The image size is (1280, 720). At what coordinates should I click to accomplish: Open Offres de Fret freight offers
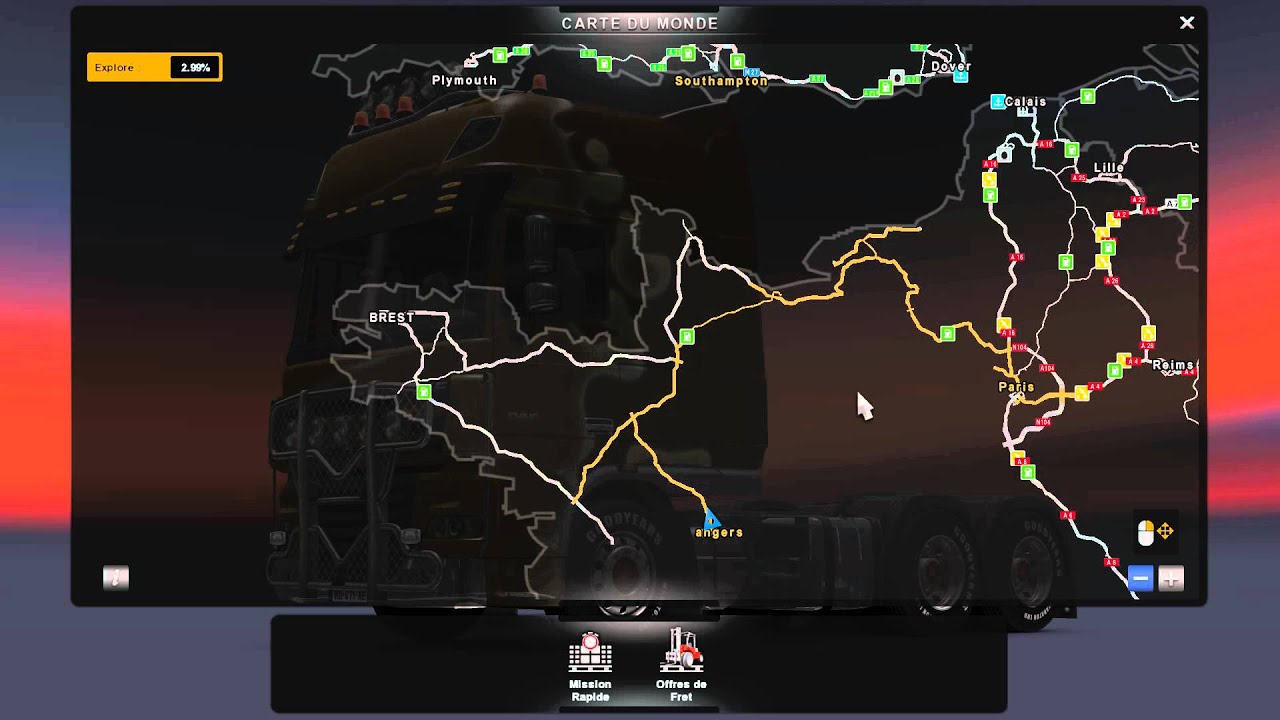pos(681,665)
